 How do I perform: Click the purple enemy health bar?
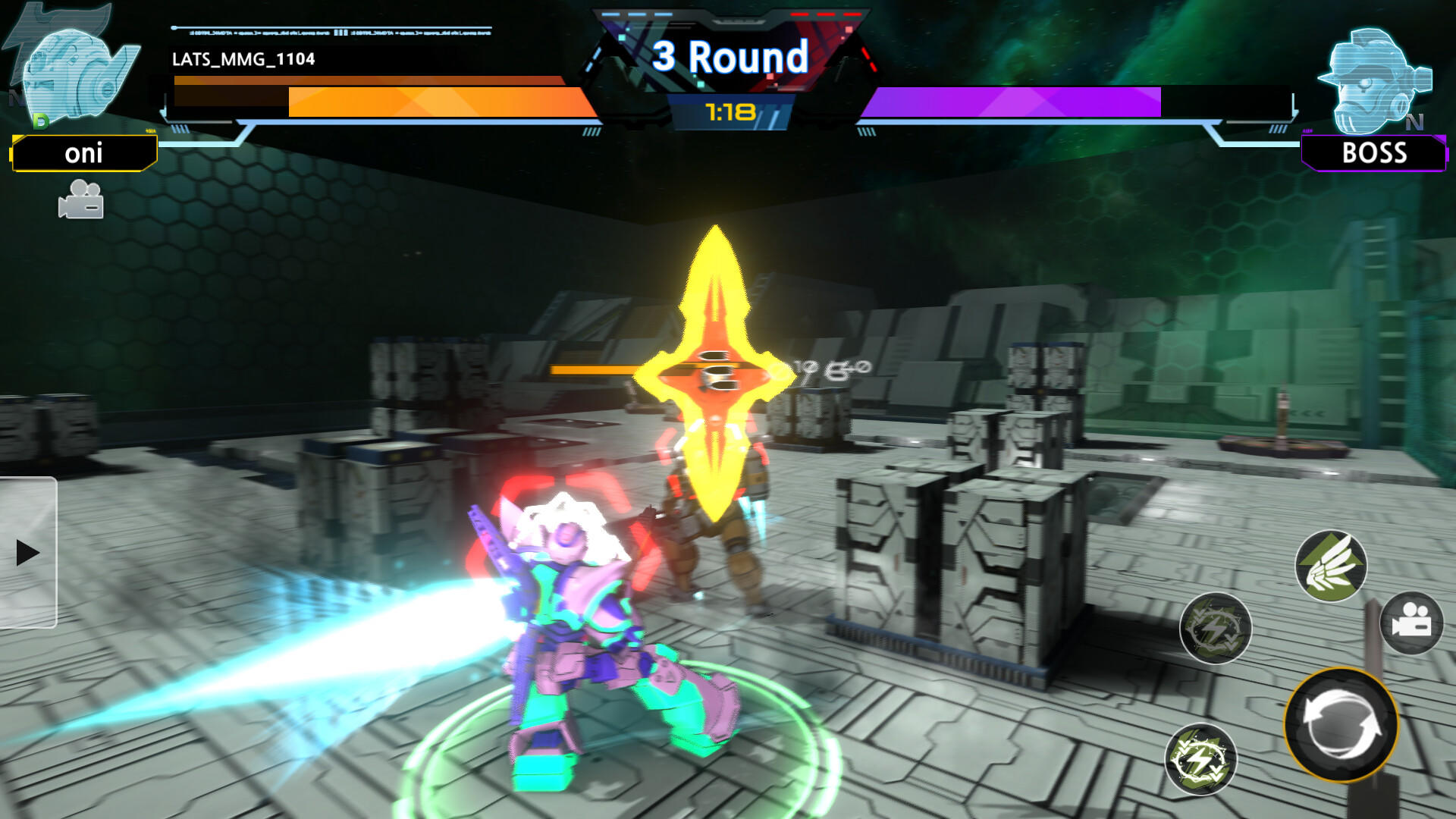[1016, 99]
